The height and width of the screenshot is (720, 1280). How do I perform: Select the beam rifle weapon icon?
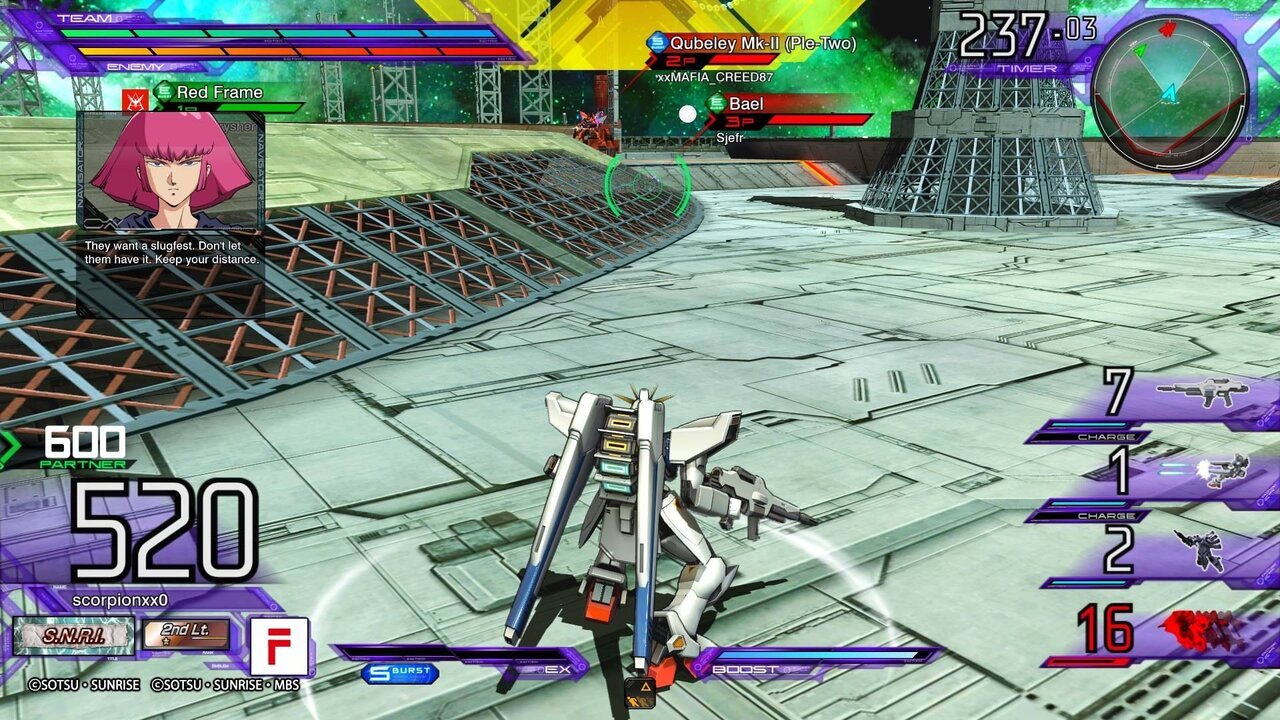point(1202,391)
